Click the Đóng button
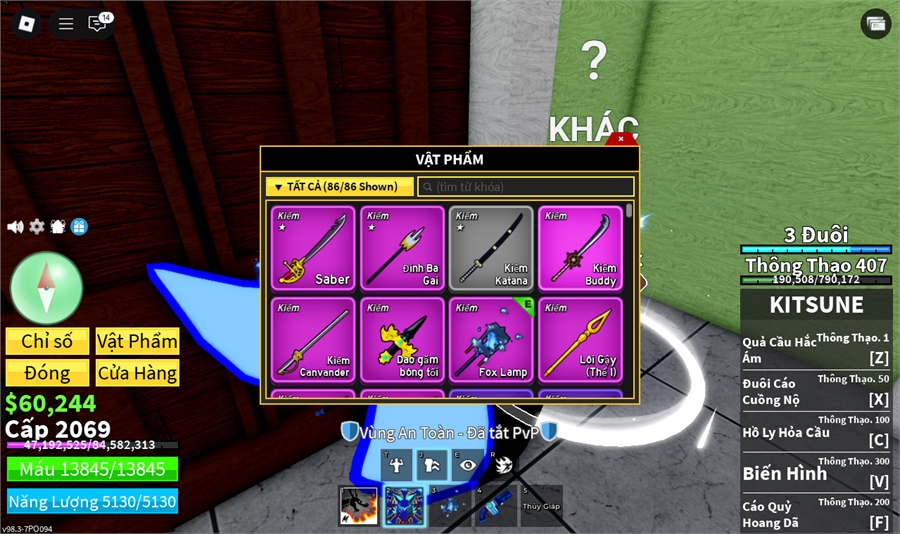 47,373
